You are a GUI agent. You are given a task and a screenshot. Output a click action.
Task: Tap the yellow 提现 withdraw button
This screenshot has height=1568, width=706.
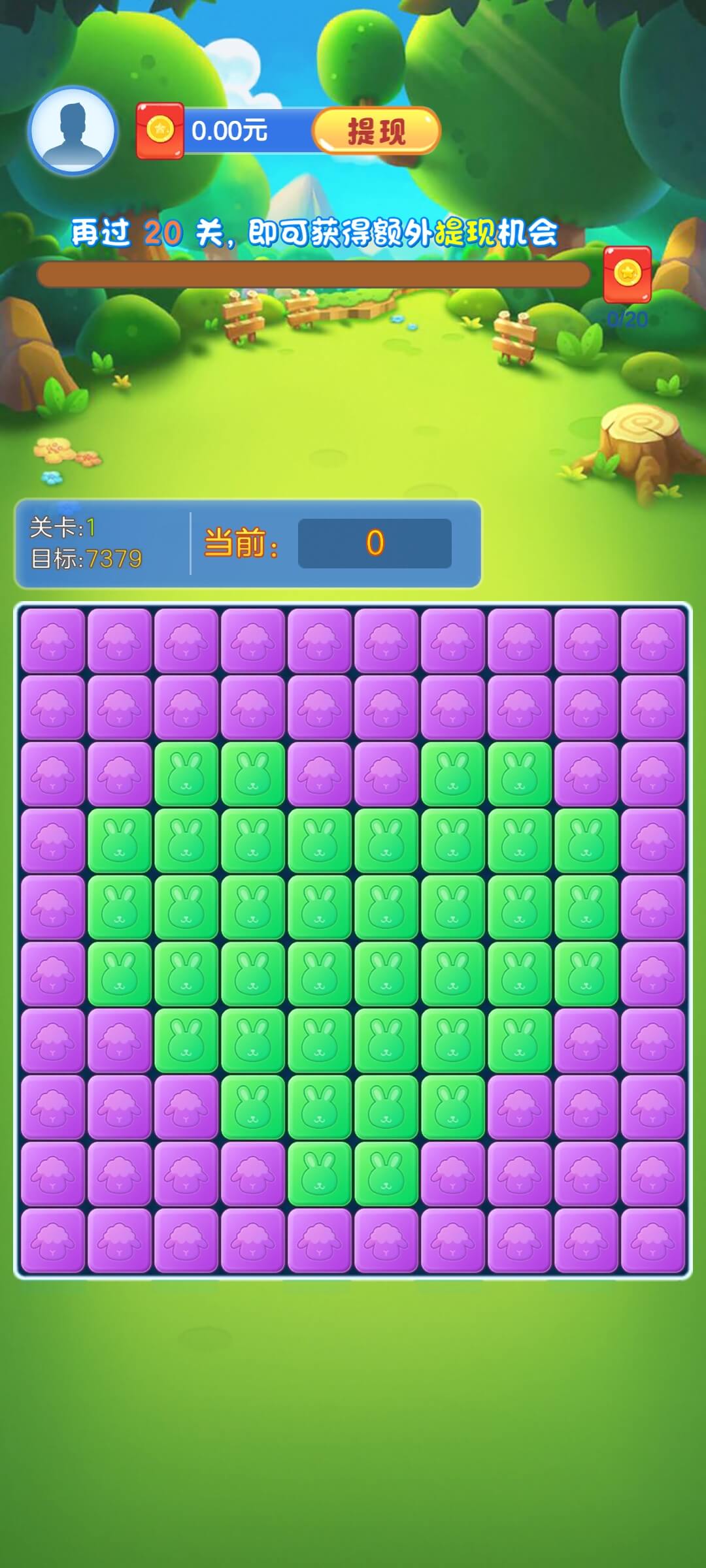click(x=376, y=131)
